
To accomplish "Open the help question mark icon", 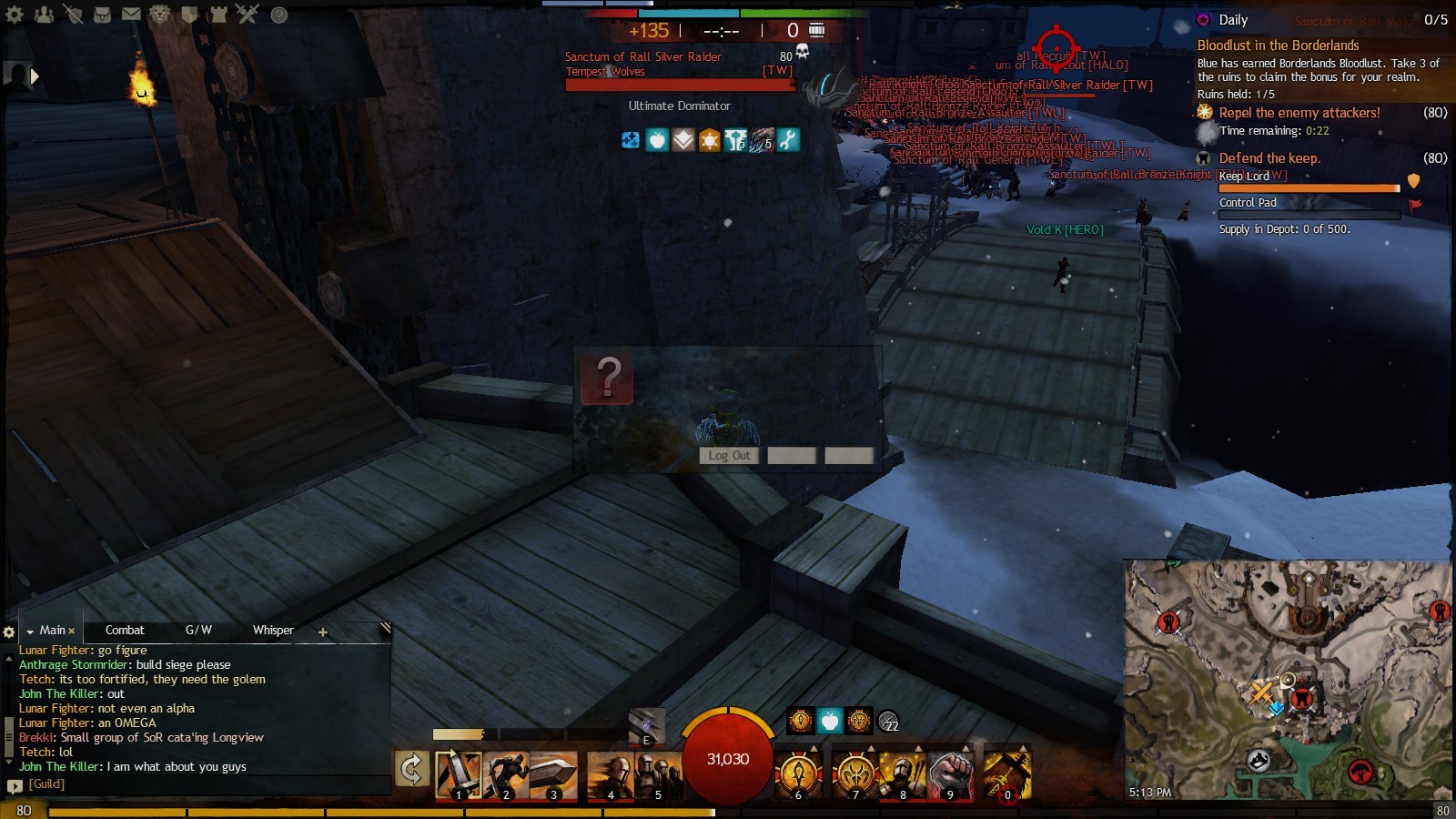I will tap(279, 15).
